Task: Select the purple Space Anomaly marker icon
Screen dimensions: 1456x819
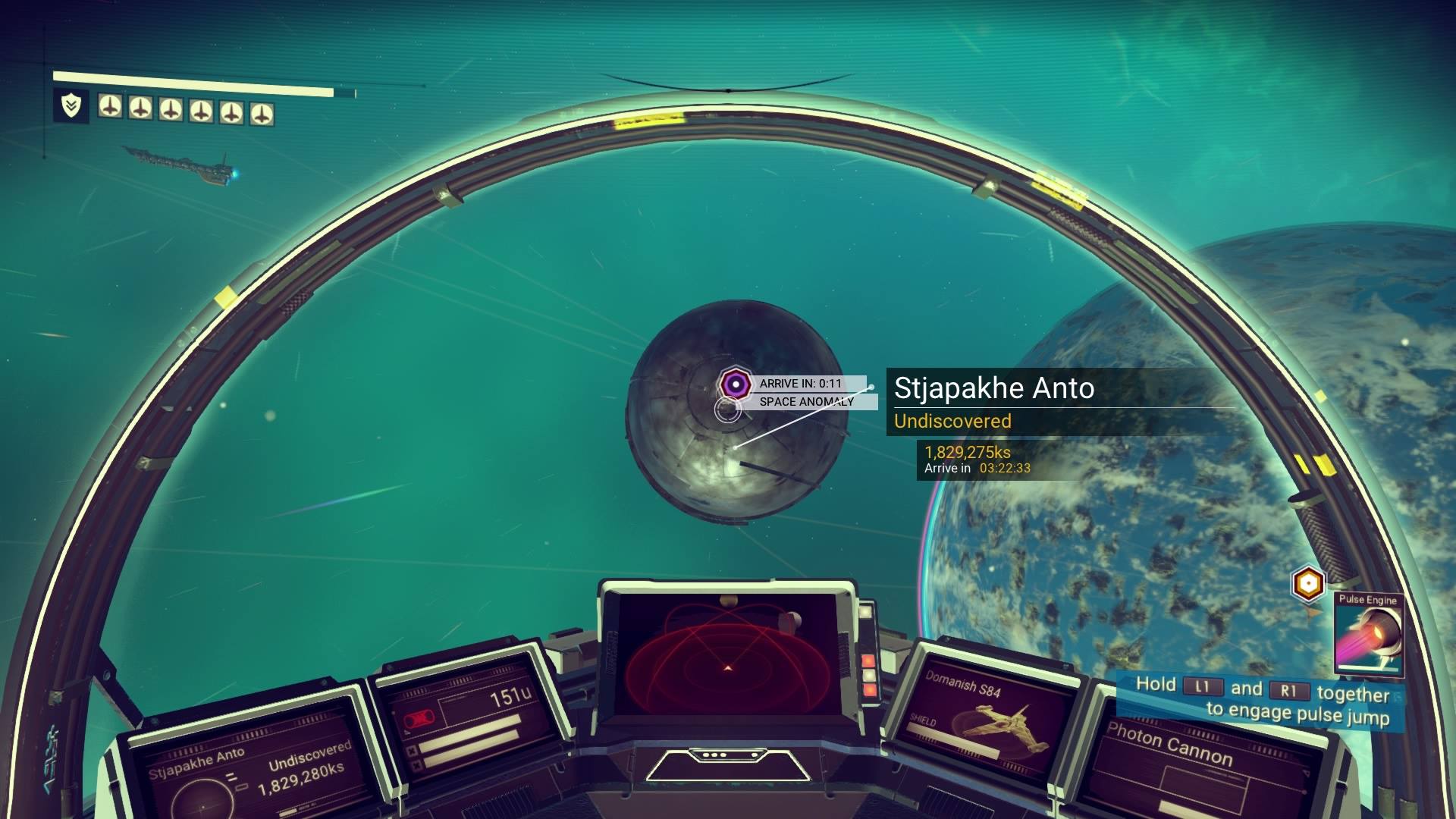Action: [734, 384]
